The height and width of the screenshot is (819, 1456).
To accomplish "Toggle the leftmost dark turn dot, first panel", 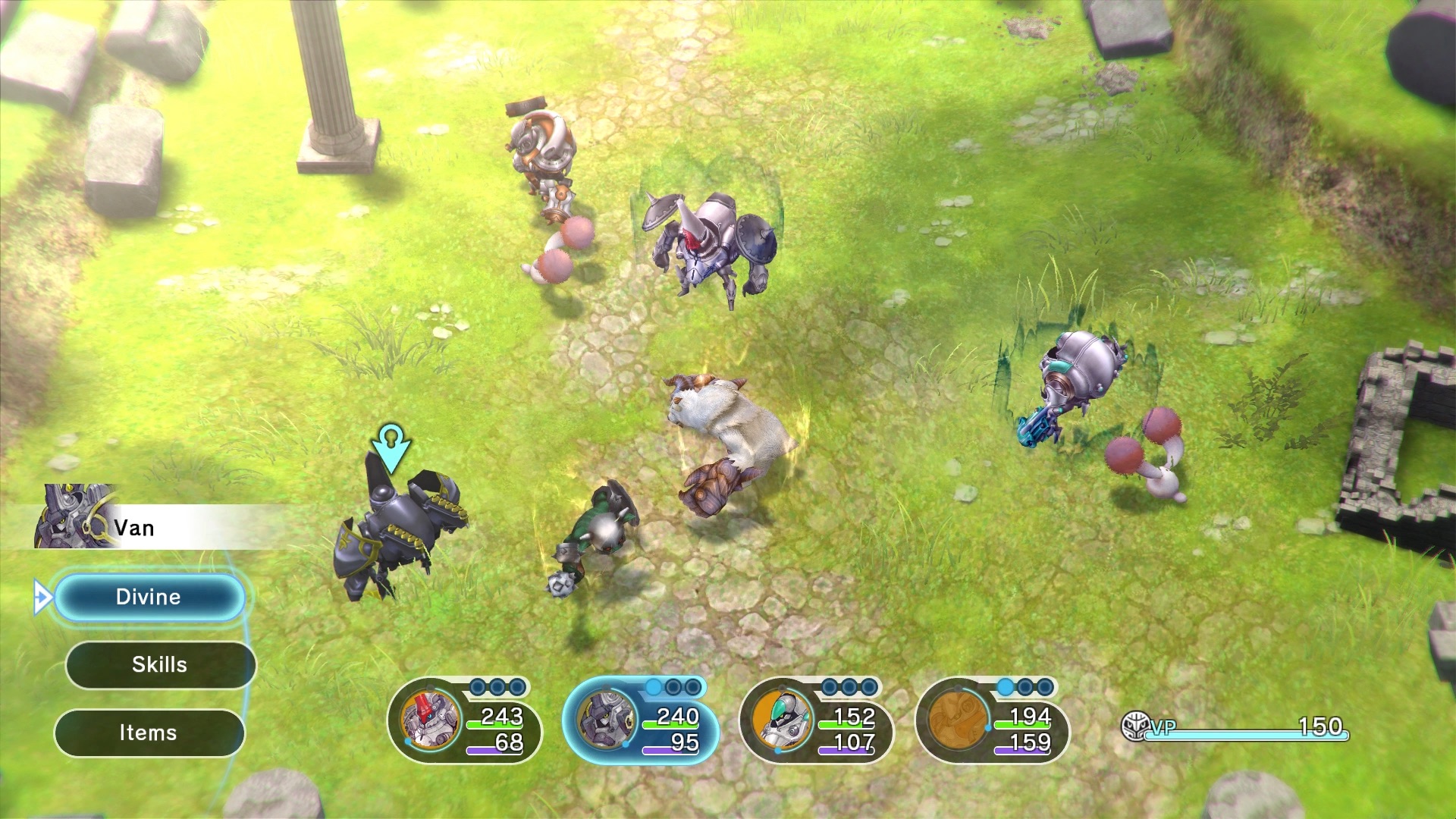I will pos(476,686).
